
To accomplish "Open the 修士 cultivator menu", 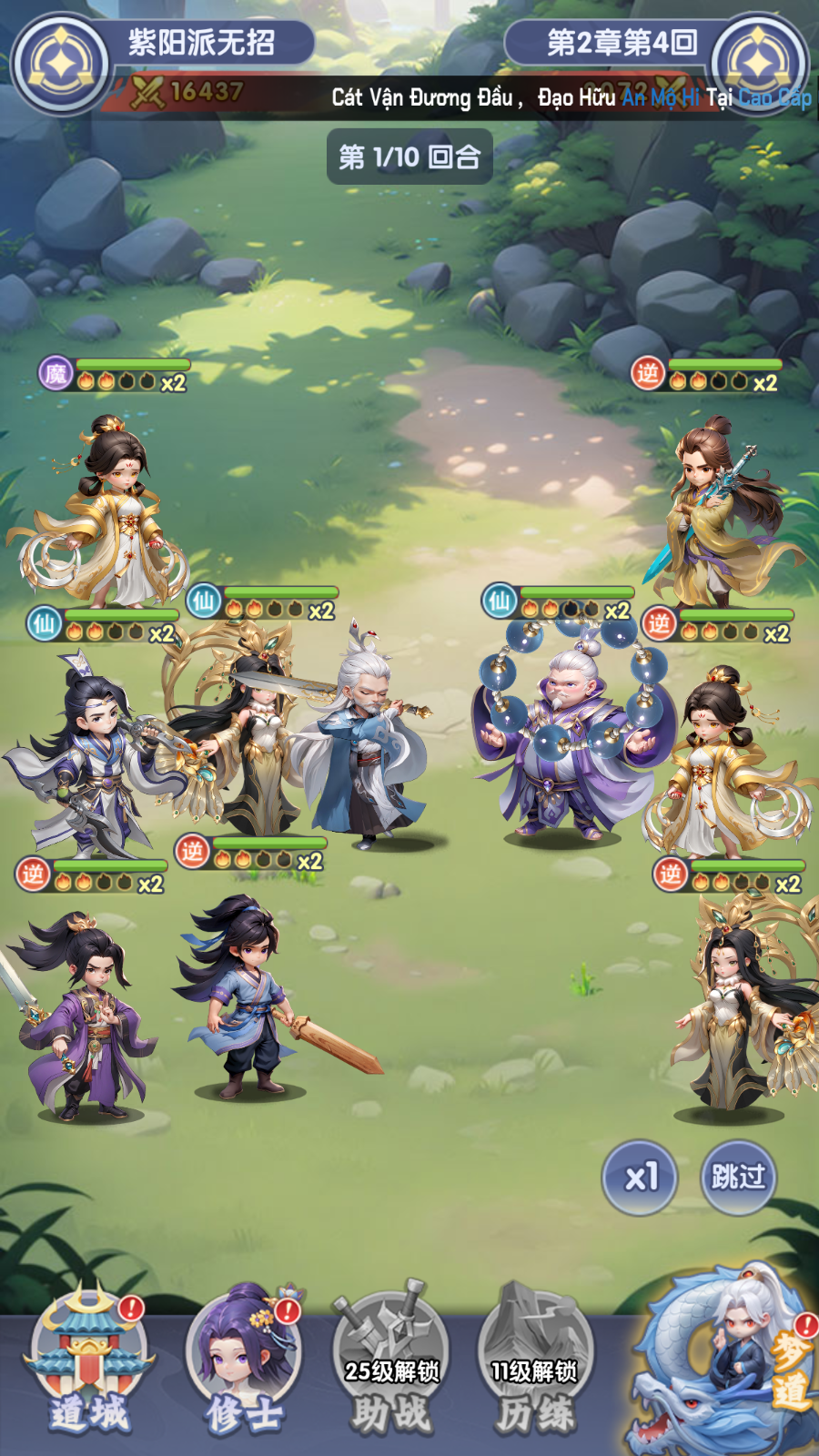I will click(x=243, y=1365).
